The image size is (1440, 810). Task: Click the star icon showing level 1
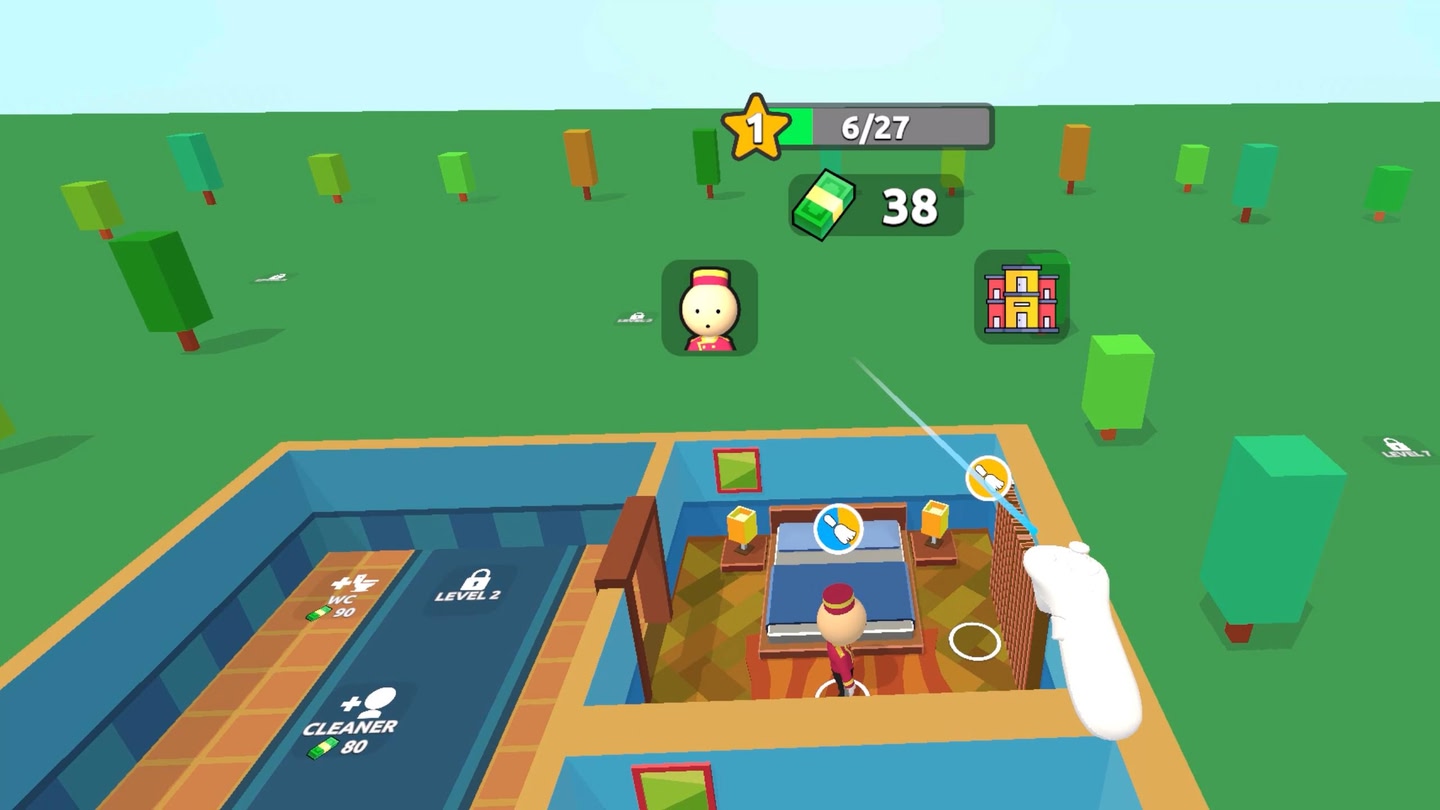(757, 125)
